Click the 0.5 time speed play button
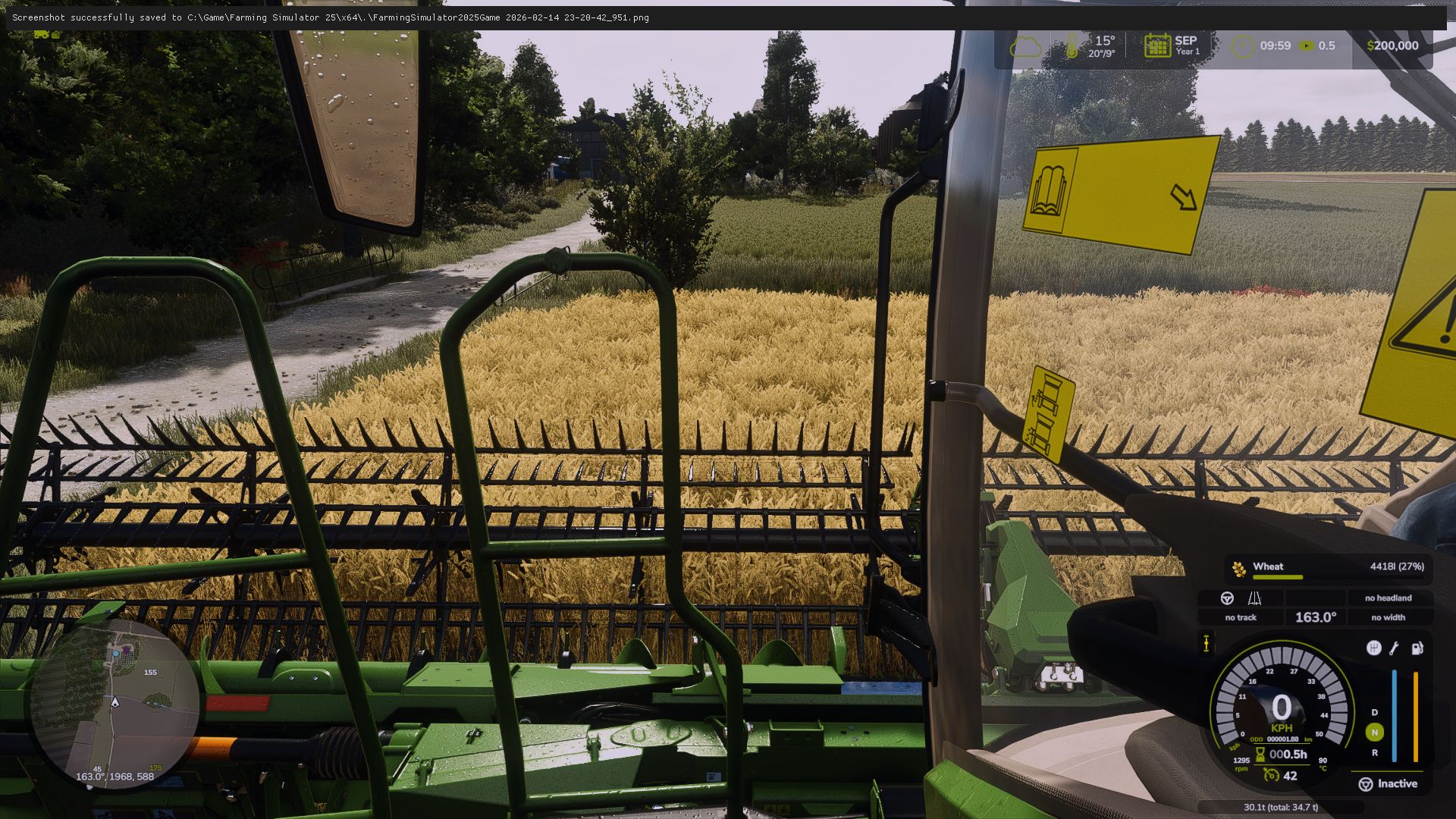Screen dimensions: 1456x819 (1307, 46)
